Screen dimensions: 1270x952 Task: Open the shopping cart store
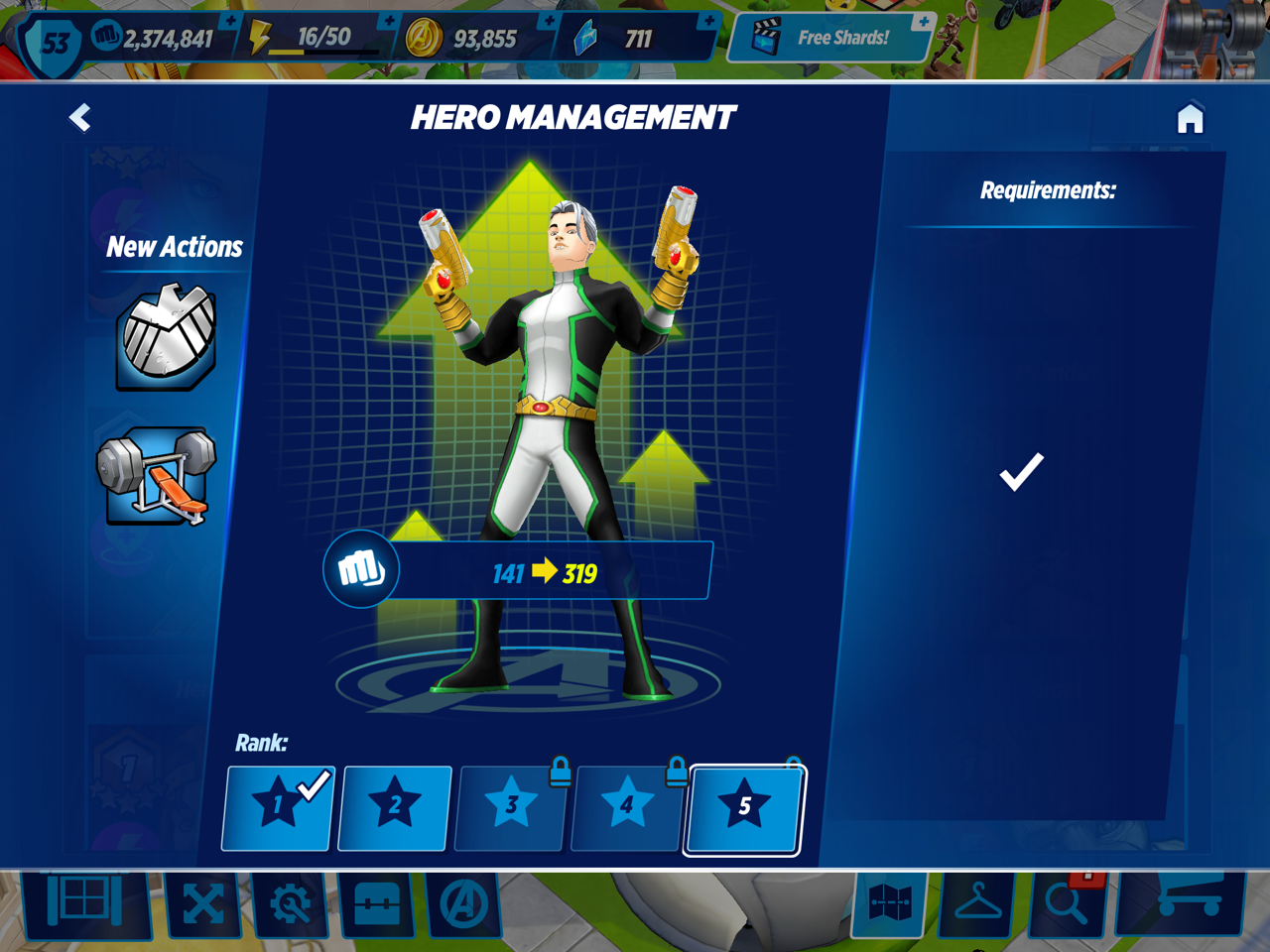tap(1184, 900)
